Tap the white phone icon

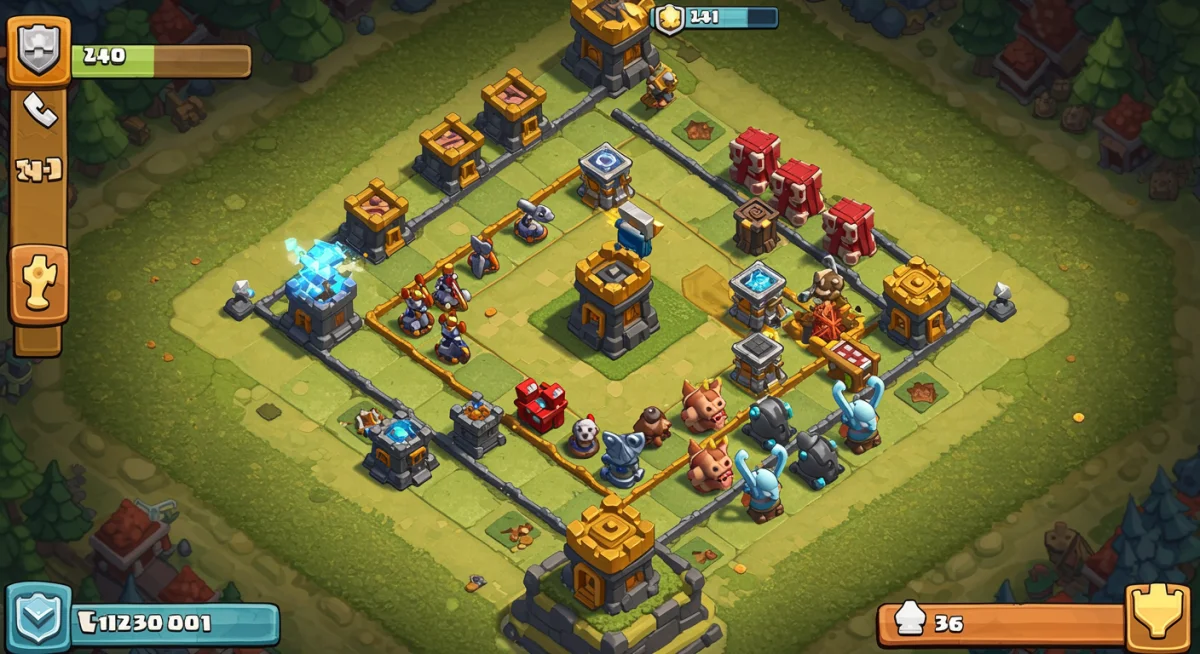click(40, 110)
